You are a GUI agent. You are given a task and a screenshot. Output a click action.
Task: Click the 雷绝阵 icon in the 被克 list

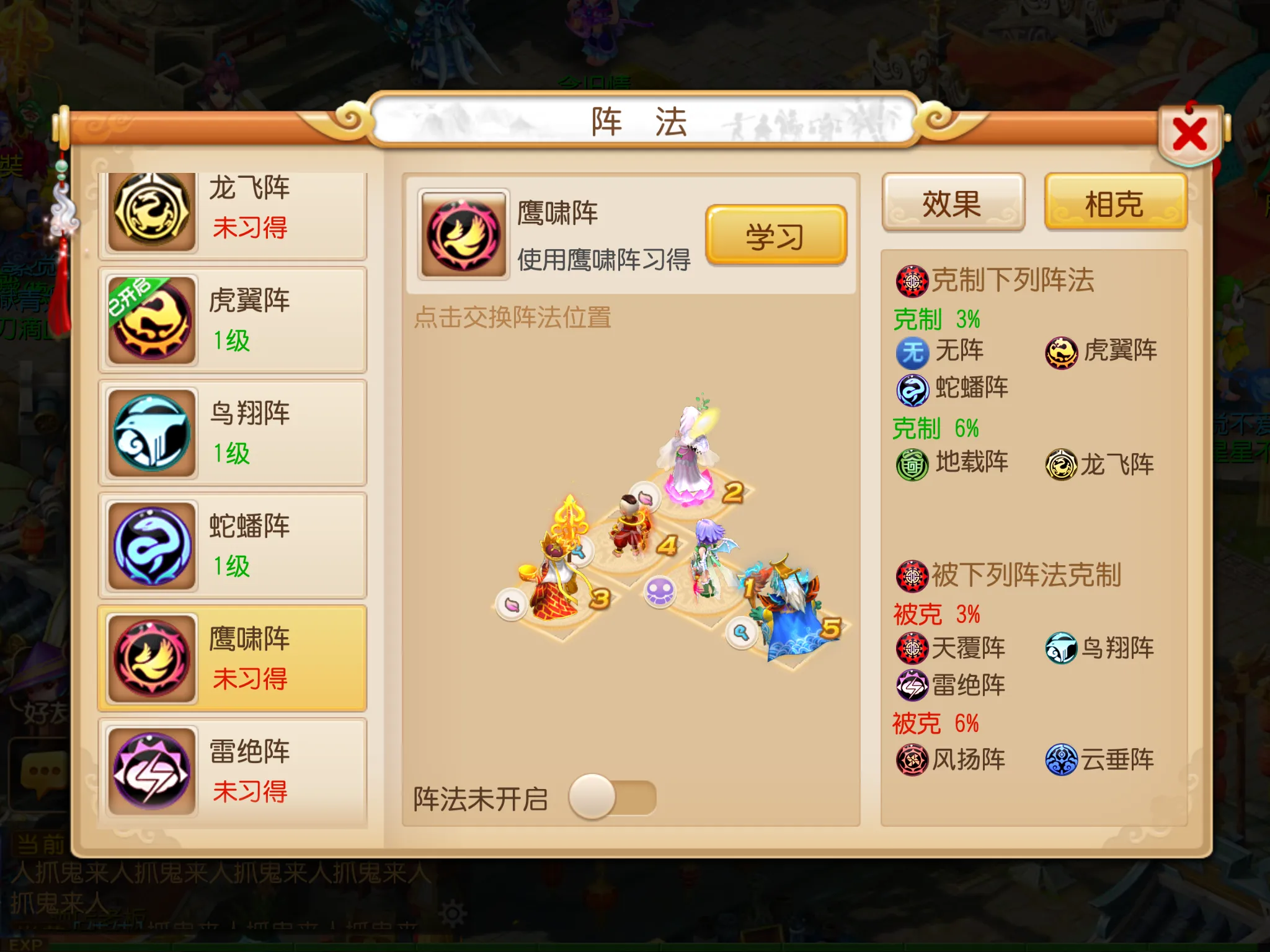coord(912,685)
